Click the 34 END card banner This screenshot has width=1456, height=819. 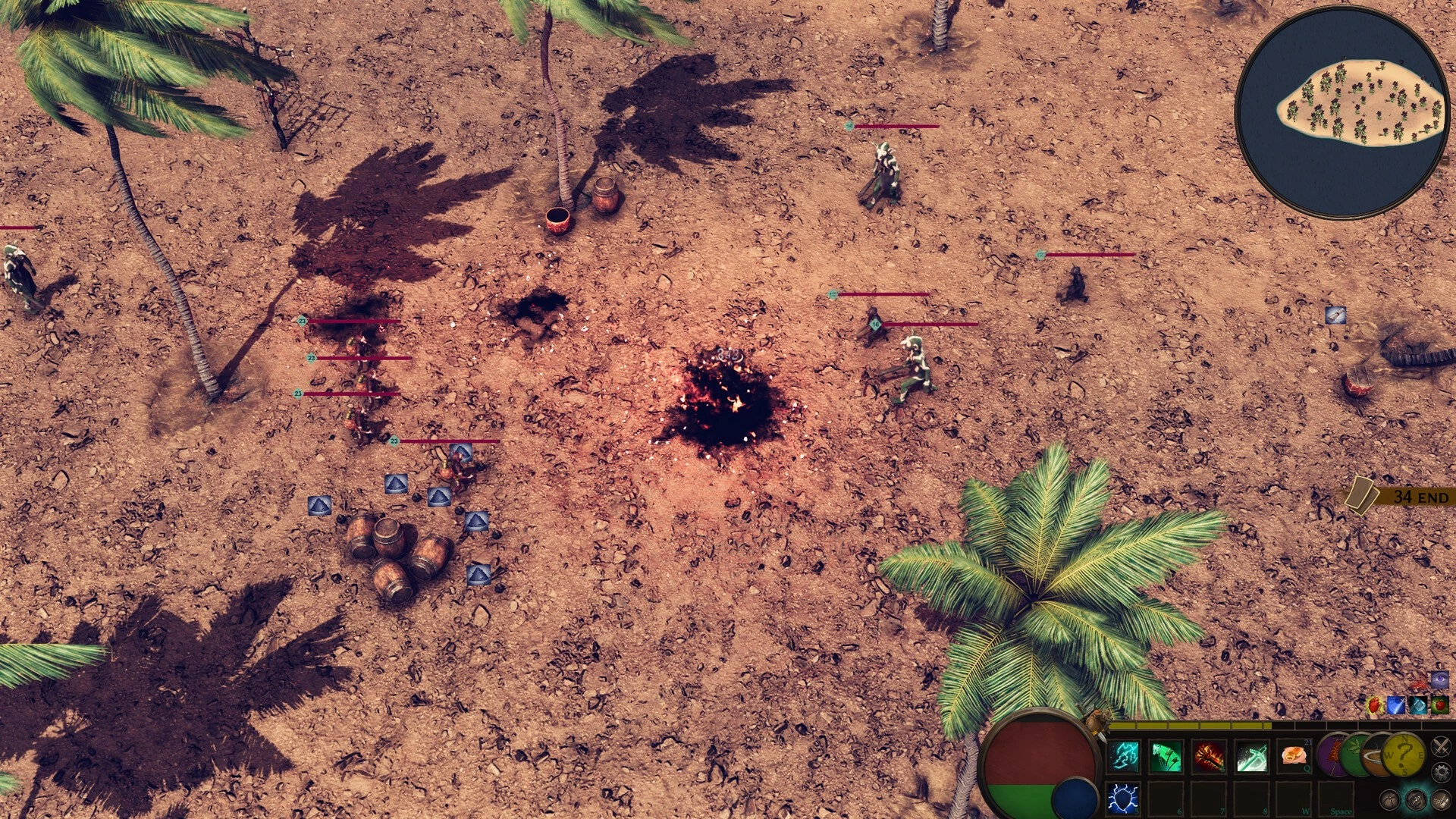tap(1401, 497)
